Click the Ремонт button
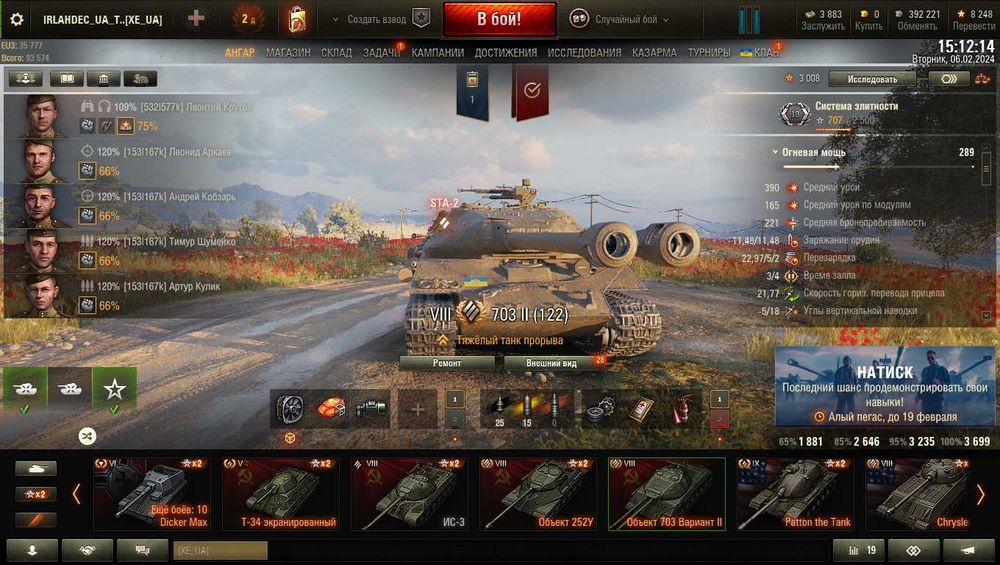Image resolution: width=1000 pixels, height=565 pixels. tap(447, 363)
